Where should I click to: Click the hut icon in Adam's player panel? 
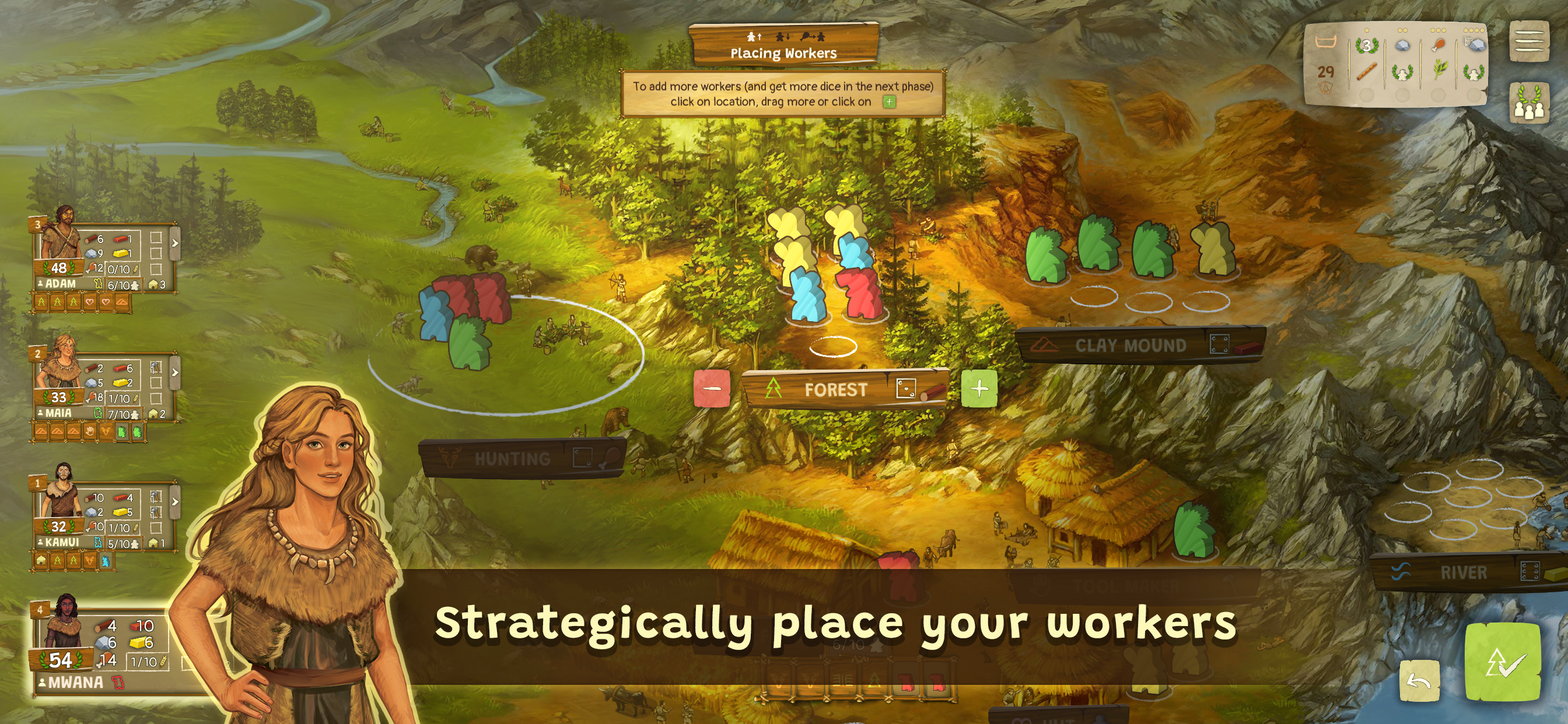click(153, 284)
